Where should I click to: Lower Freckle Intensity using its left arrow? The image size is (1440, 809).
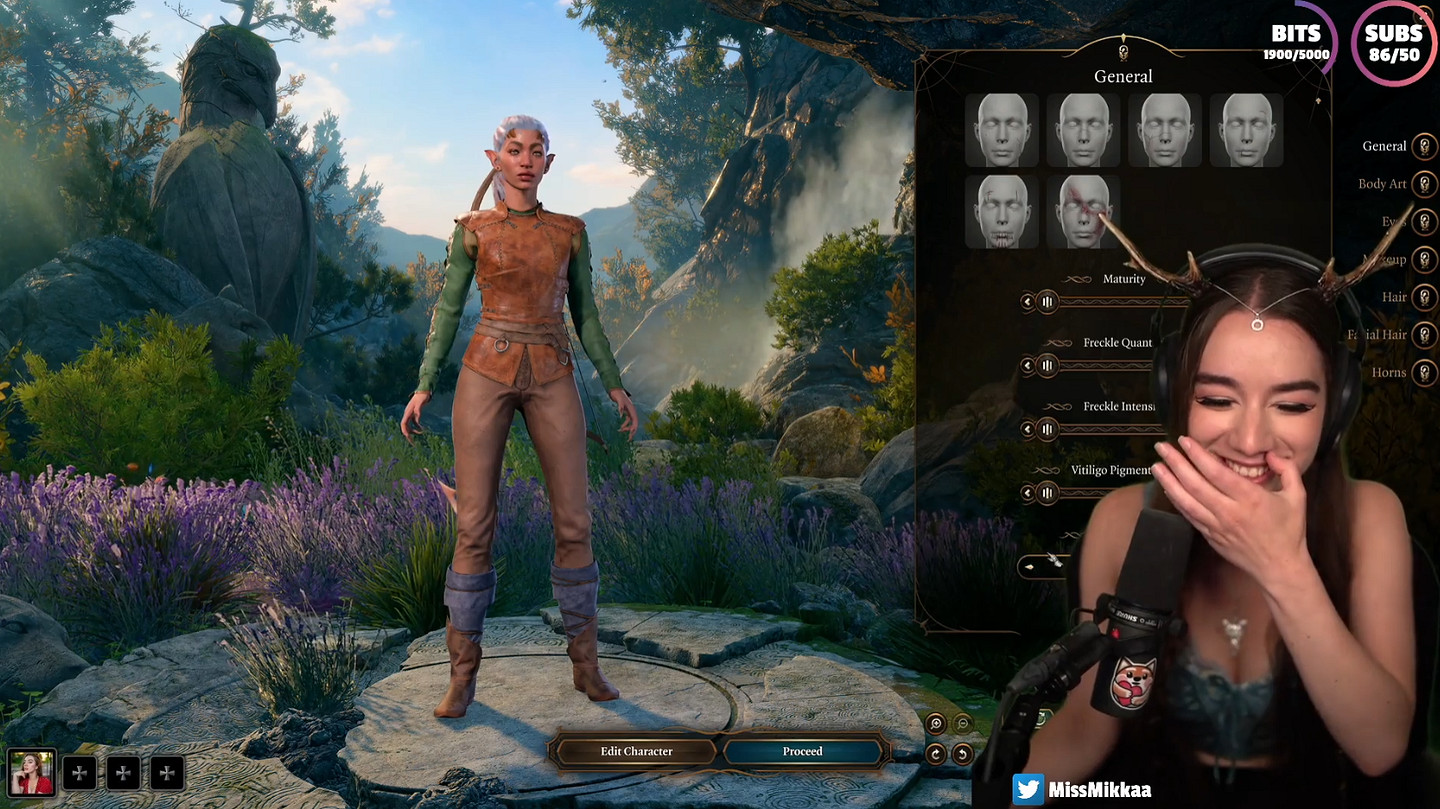1026,429
